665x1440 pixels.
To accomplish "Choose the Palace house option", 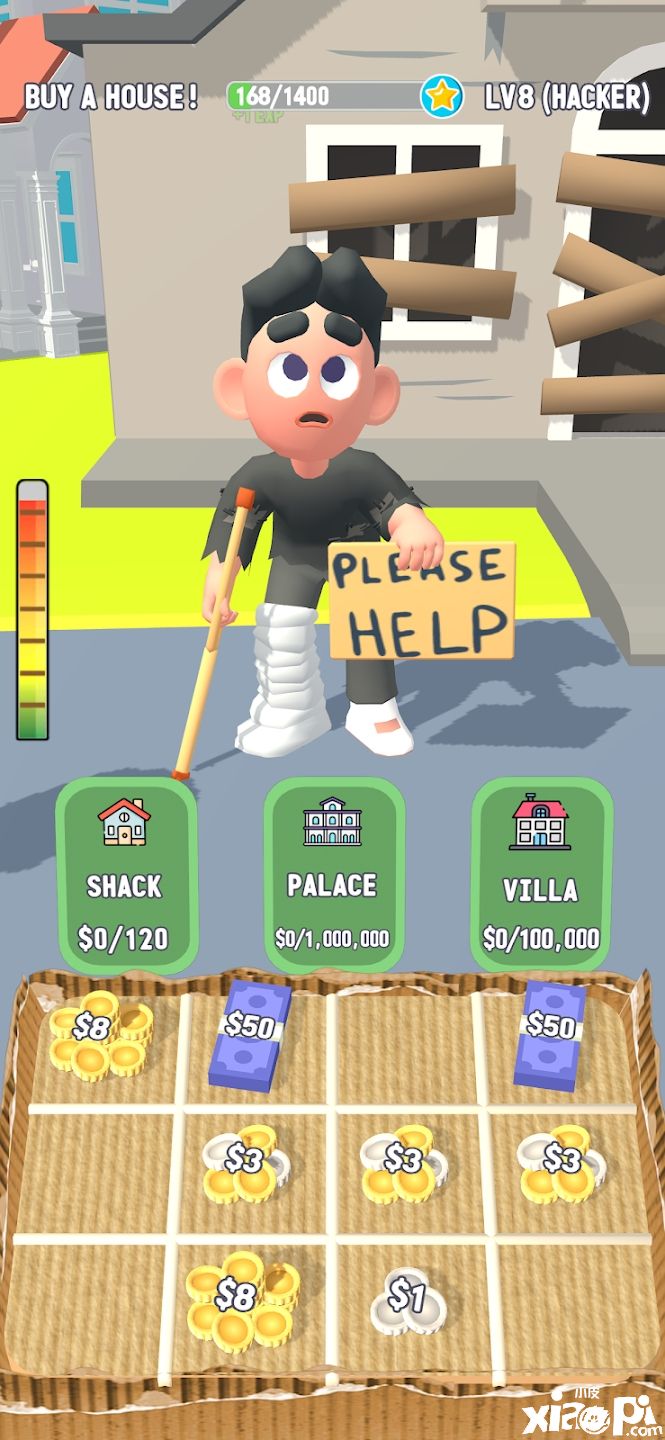I will [333, 874].
